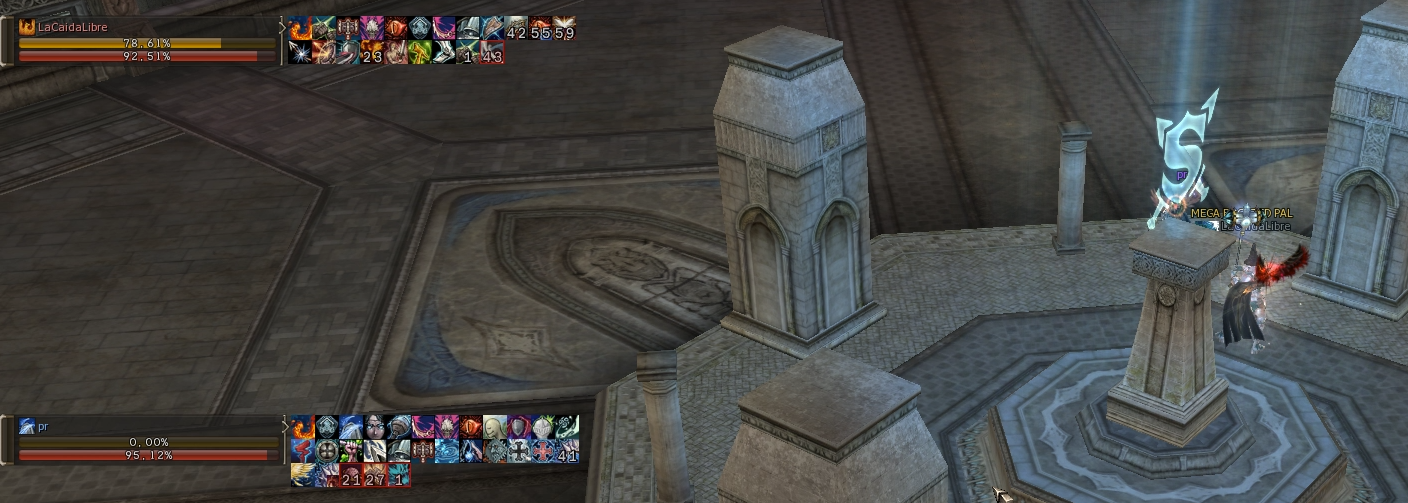
Task: Click the blue beast debuff showing 1
Action: click(398, 475)
